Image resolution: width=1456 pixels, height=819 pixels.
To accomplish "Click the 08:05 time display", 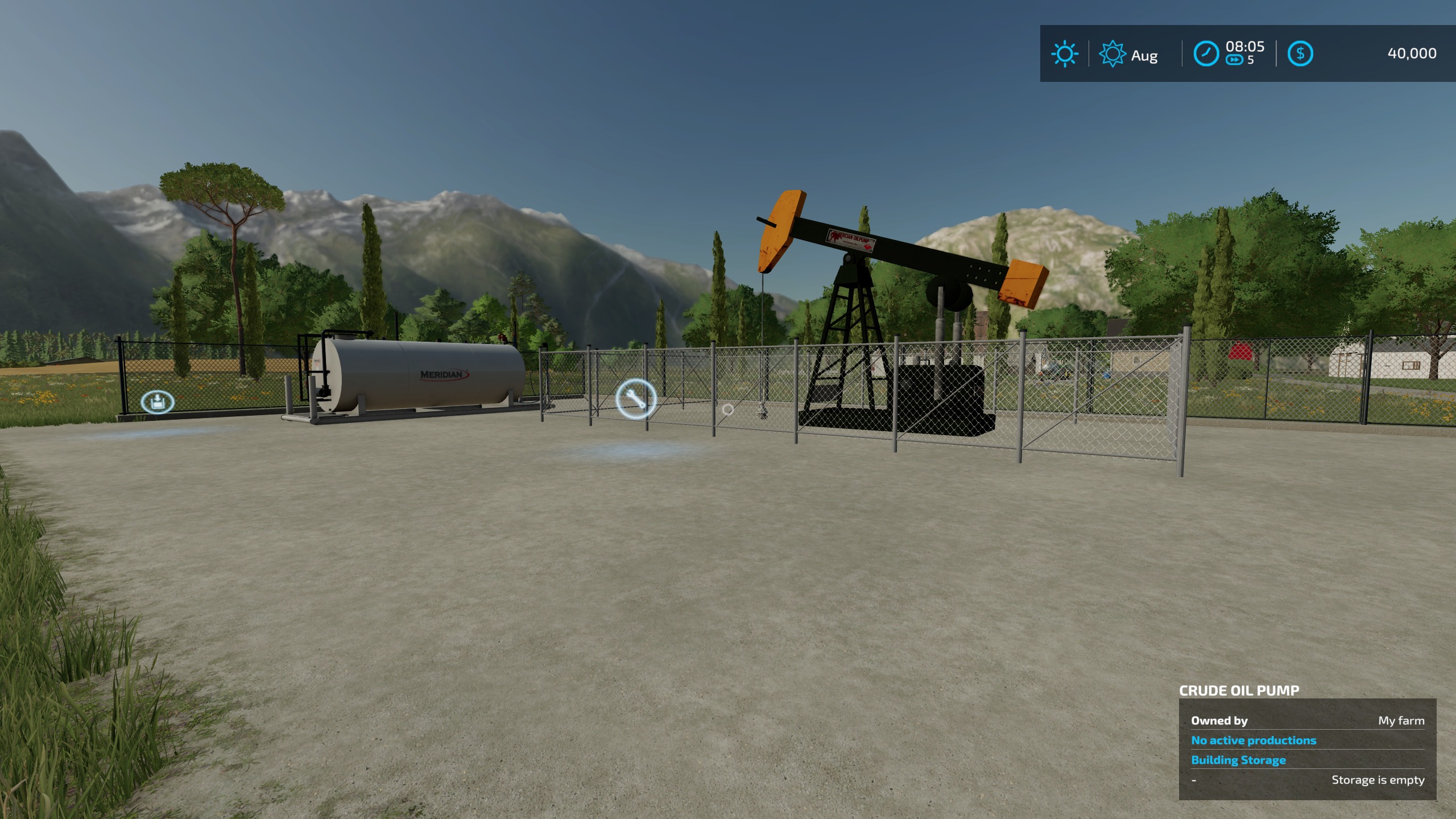I will point(1246,48).
